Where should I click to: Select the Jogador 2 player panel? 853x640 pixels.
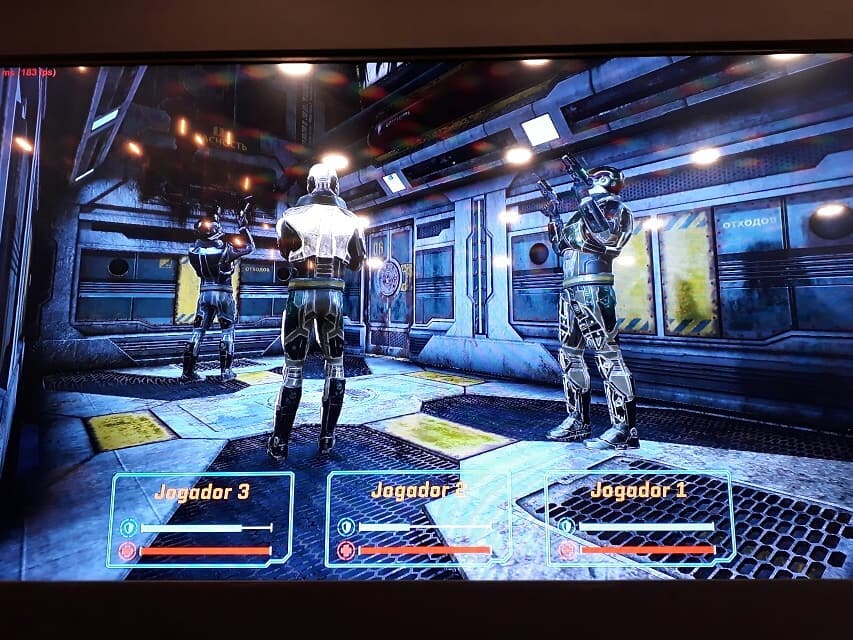[418, 519]
